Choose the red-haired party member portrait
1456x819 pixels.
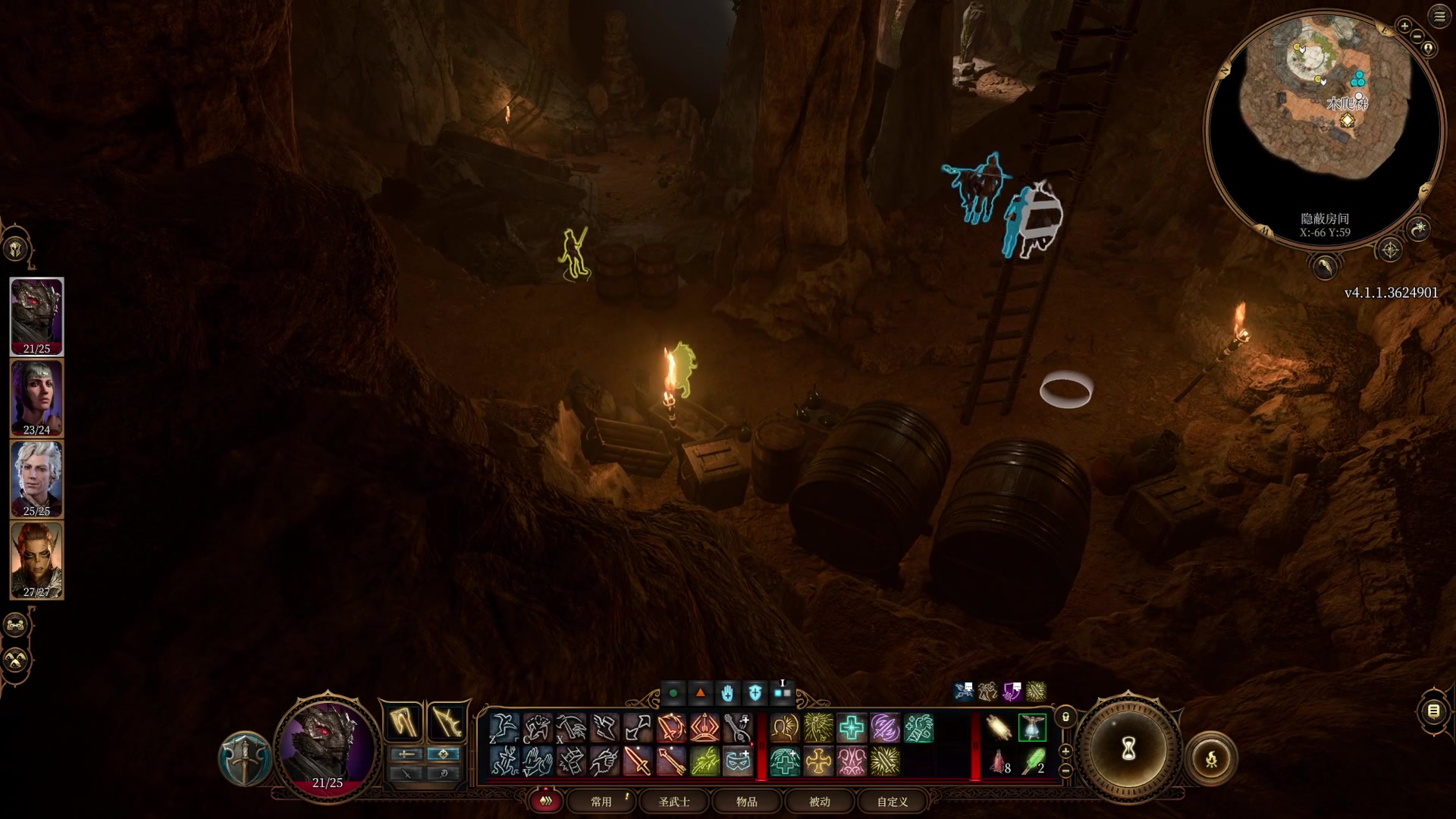[x=36, y=560]
